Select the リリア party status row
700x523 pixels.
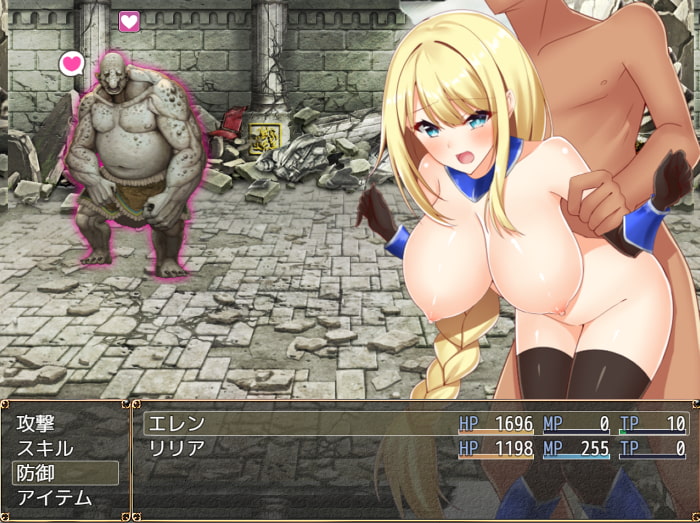coord(415,448)
